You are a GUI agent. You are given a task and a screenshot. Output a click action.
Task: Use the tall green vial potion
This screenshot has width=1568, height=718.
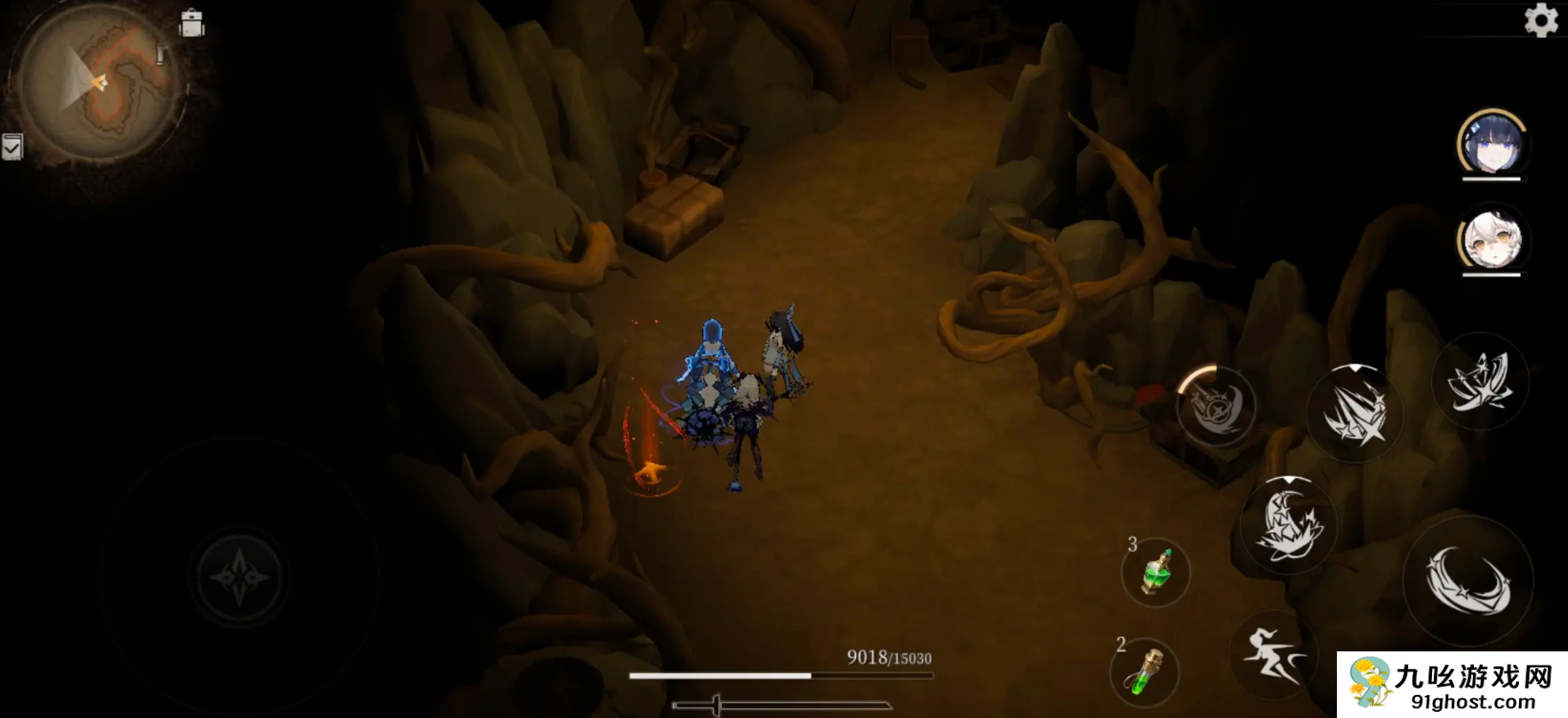tap(1145, 671)
